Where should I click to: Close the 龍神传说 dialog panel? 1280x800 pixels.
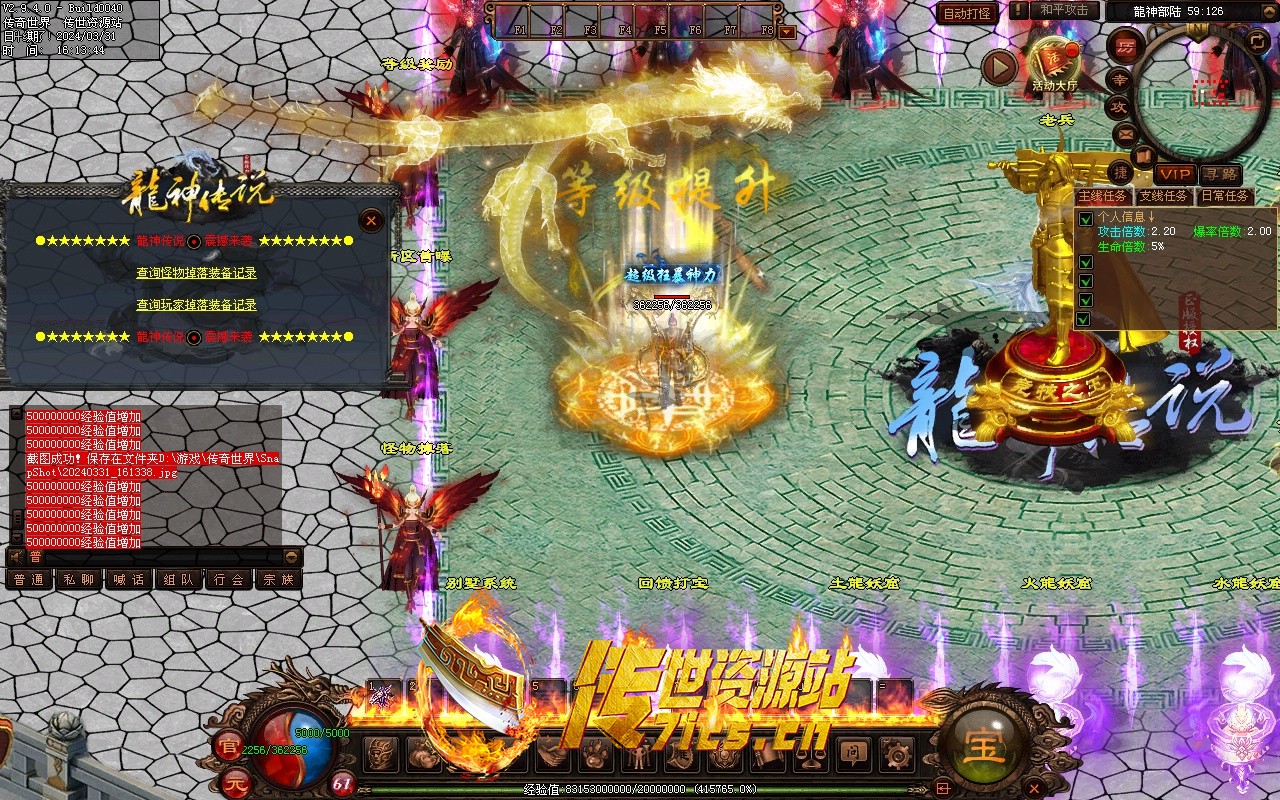(x=371, y=220)
